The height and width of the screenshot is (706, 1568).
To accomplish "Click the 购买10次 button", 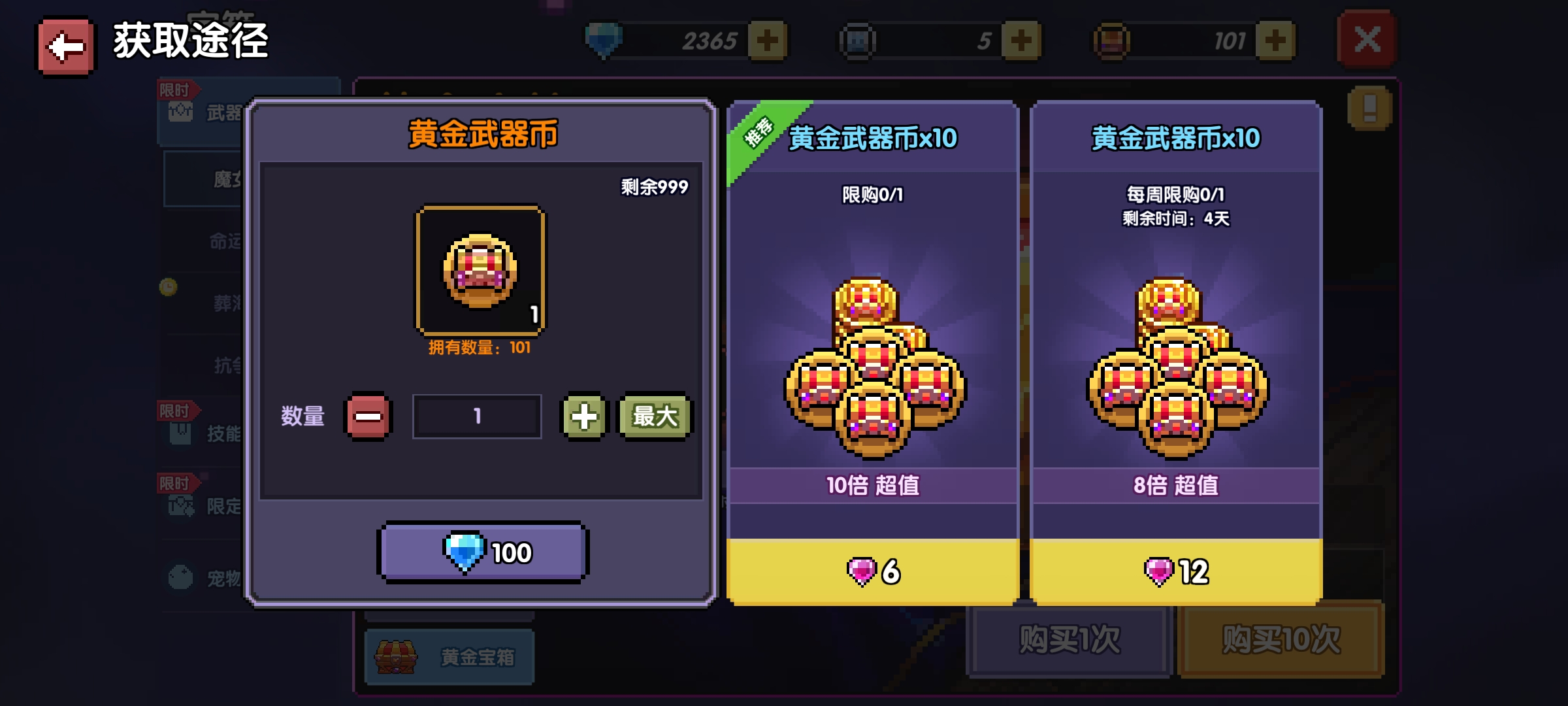I will [1281, 639].
